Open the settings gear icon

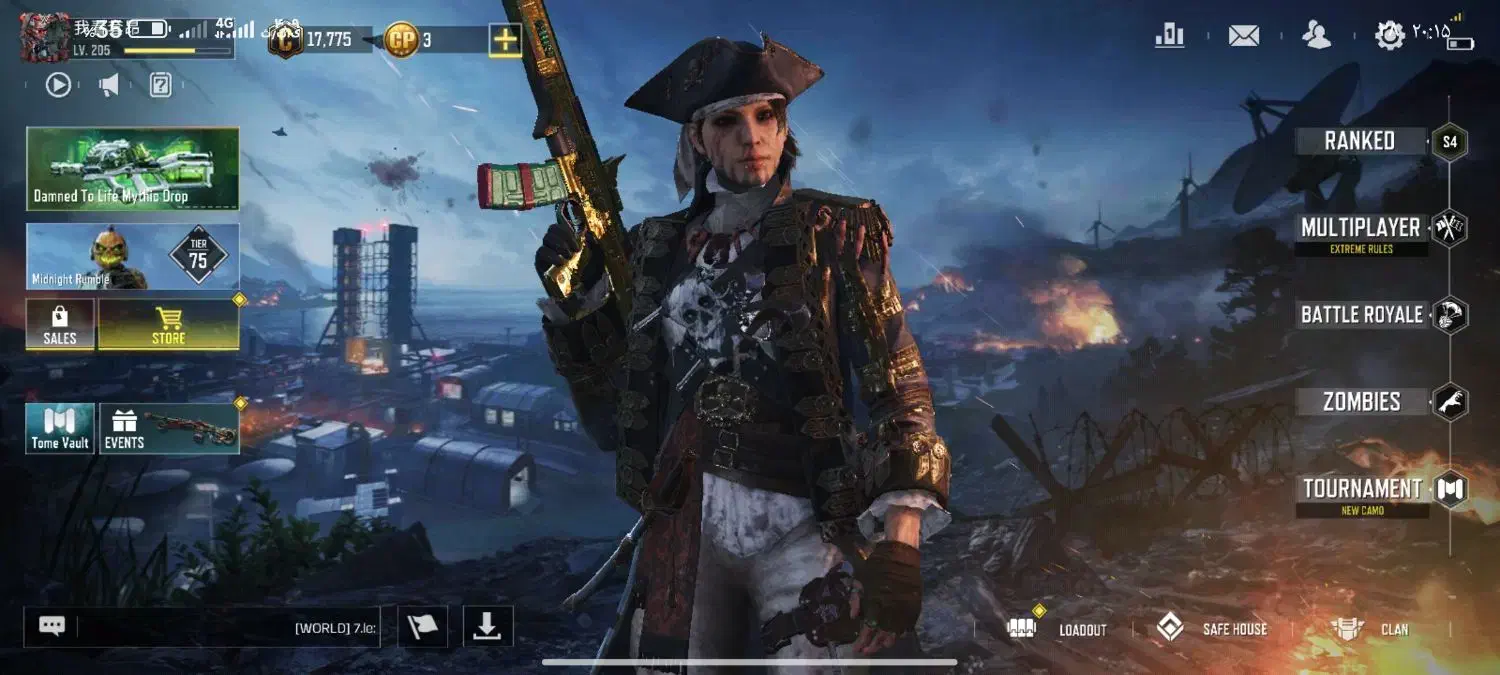pos(1389,36)
